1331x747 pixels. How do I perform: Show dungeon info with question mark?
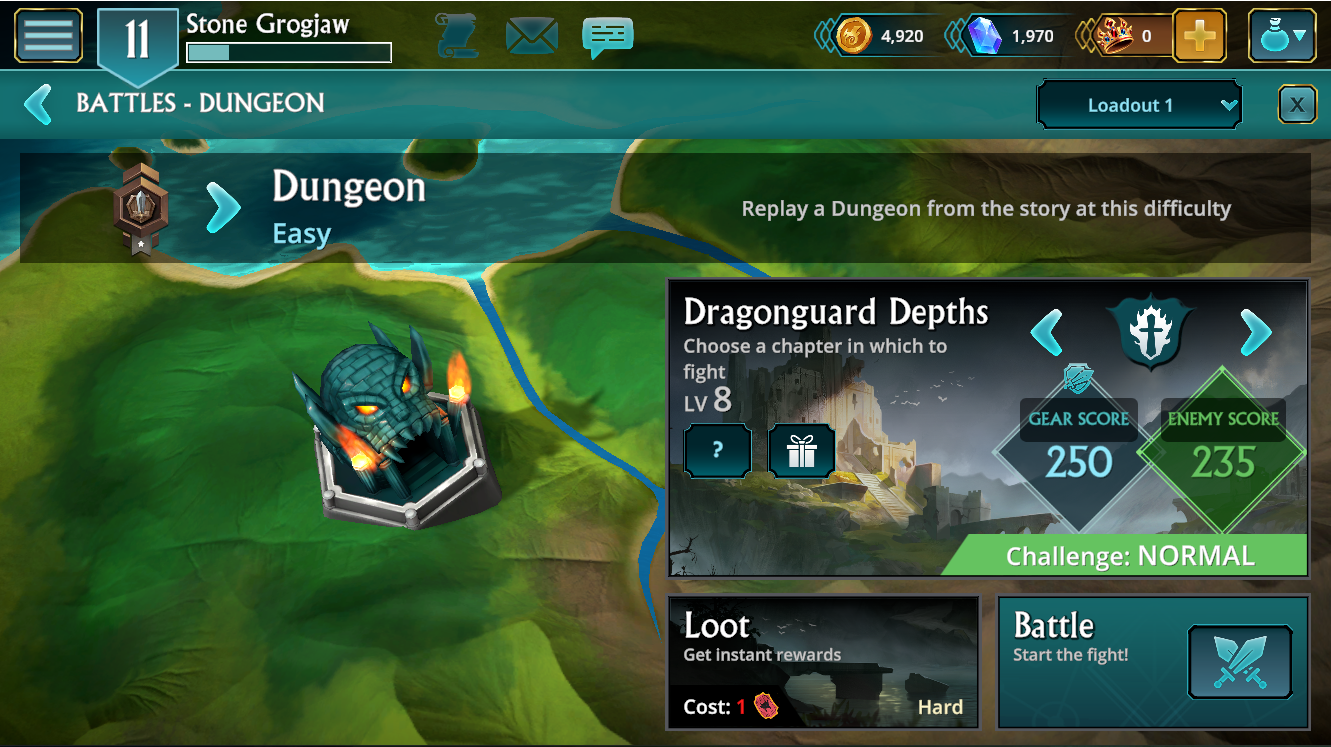click(717, 451)
